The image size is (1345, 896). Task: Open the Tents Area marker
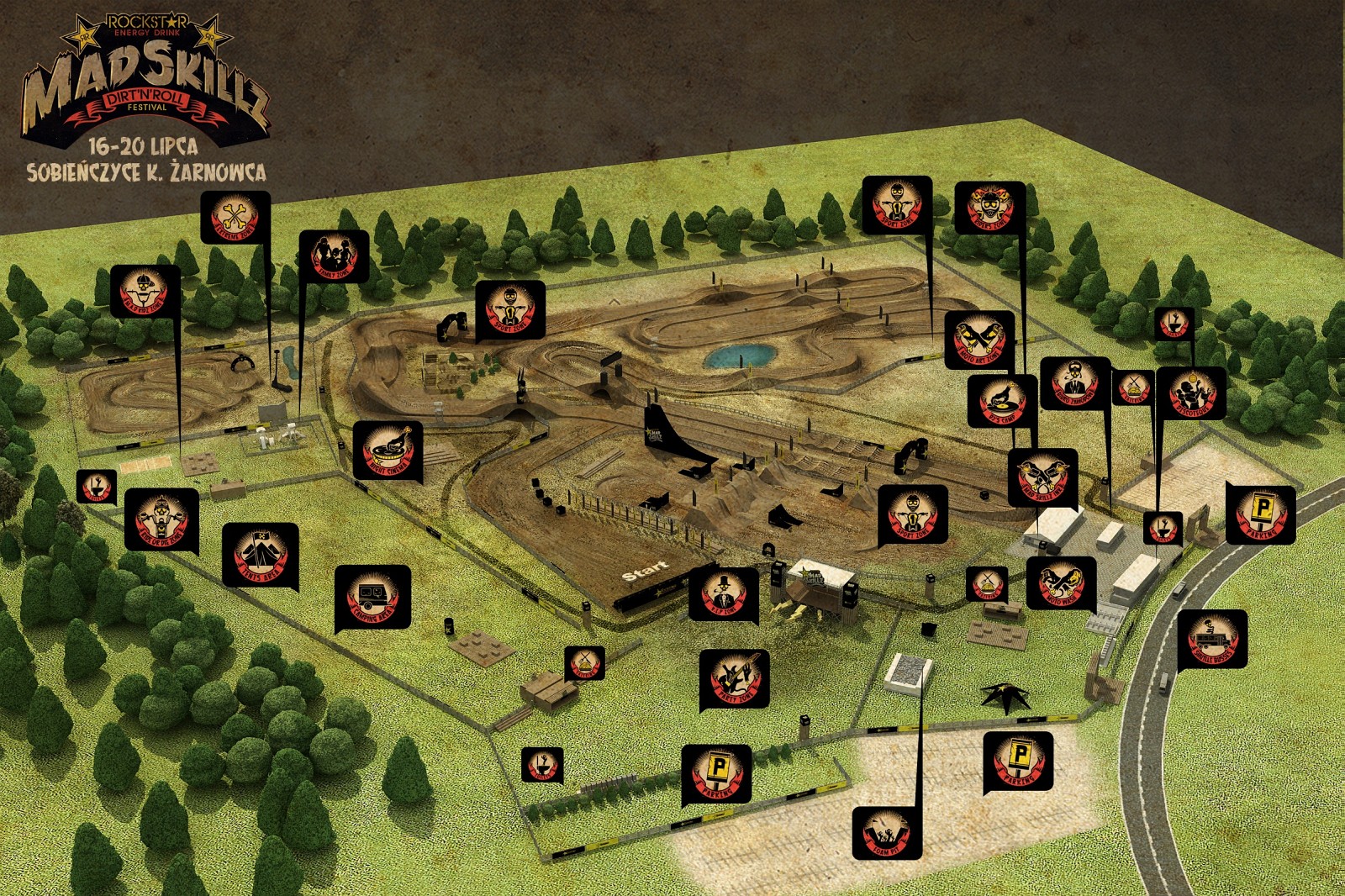(261, 554)
